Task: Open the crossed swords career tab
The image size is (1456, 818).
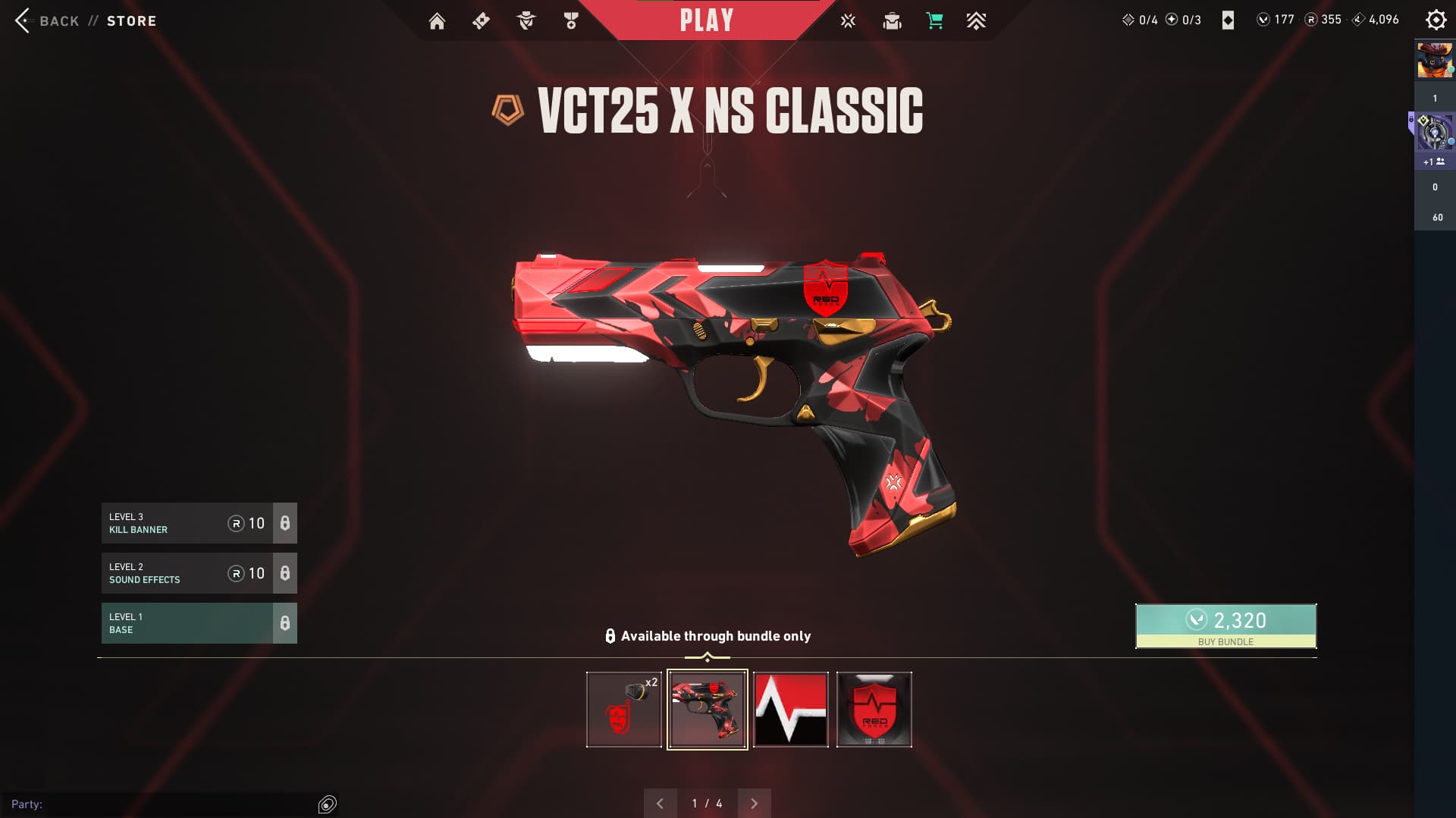Action: [x=848, y=21]
